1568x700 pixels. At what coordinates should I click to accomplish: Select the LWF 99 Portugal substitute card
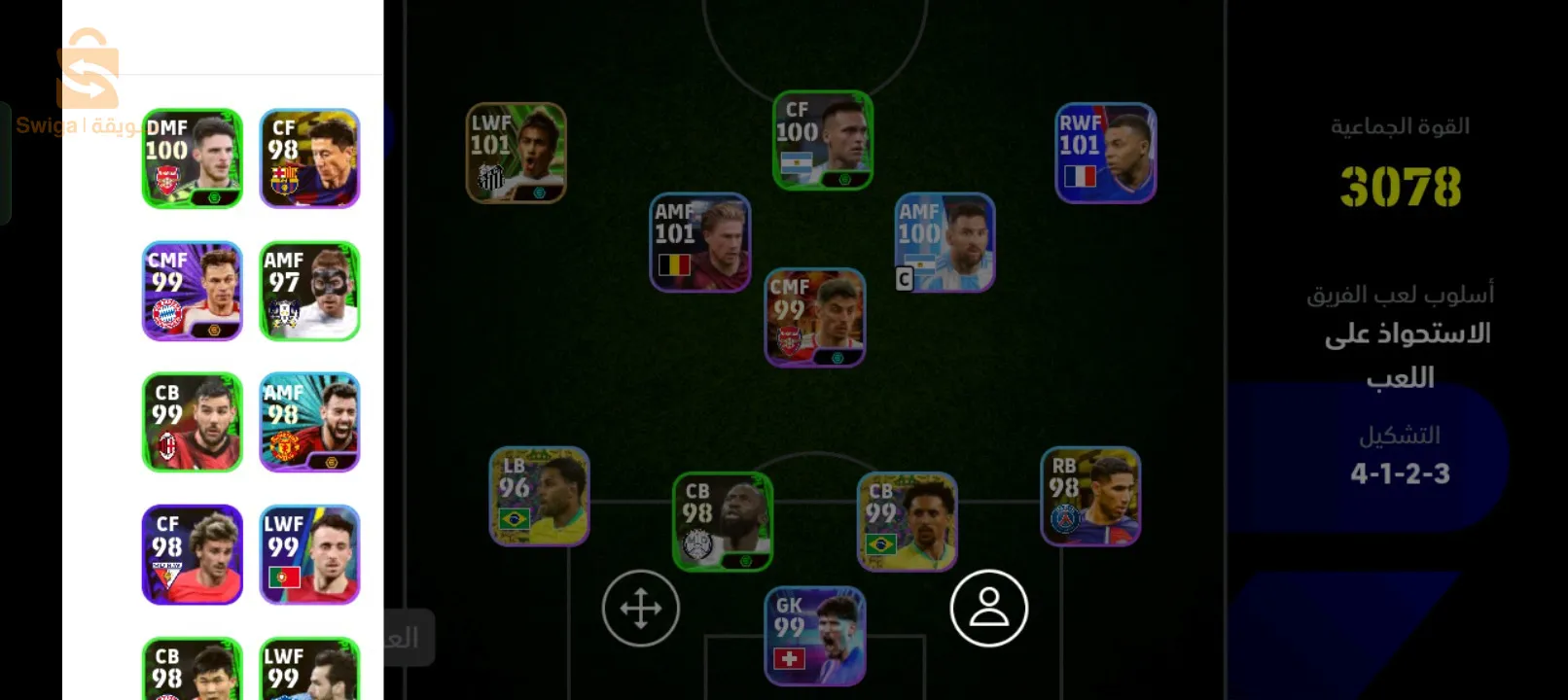(309, 554)
